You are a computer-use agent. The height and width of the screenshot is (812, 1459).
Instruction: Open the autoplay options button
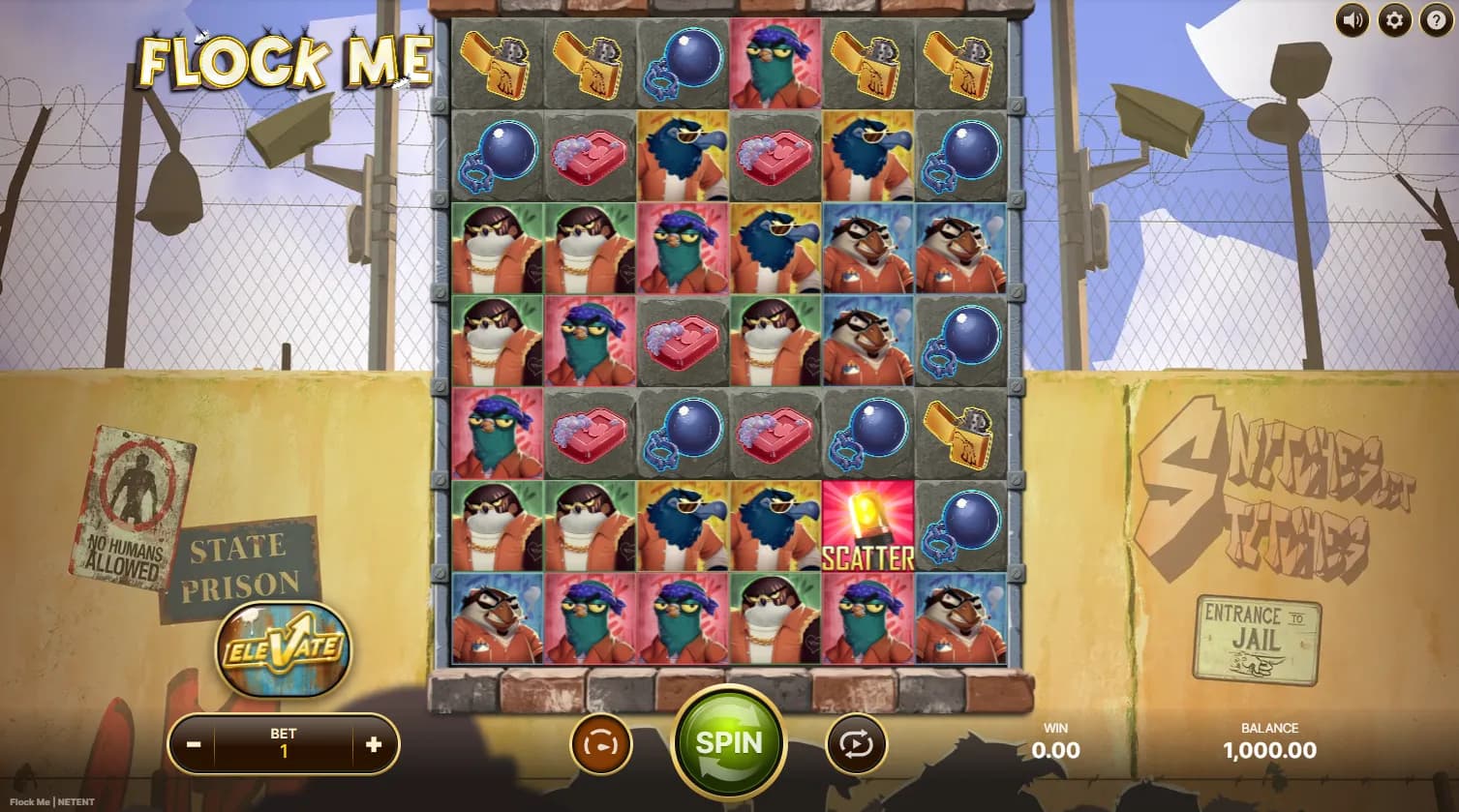point(856,744)
